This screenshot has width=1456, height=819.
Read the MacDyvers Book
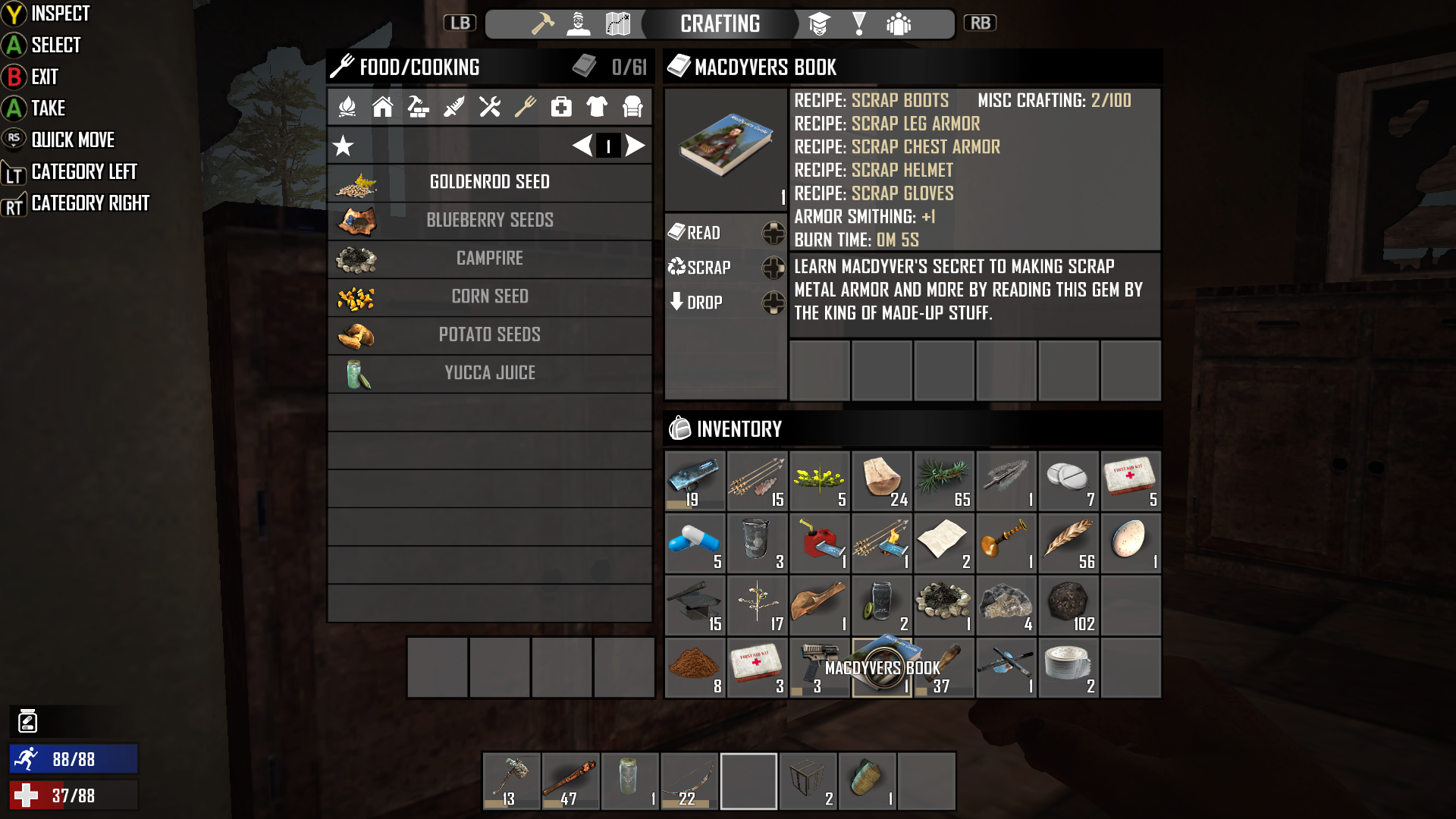[x=703, y=233]
